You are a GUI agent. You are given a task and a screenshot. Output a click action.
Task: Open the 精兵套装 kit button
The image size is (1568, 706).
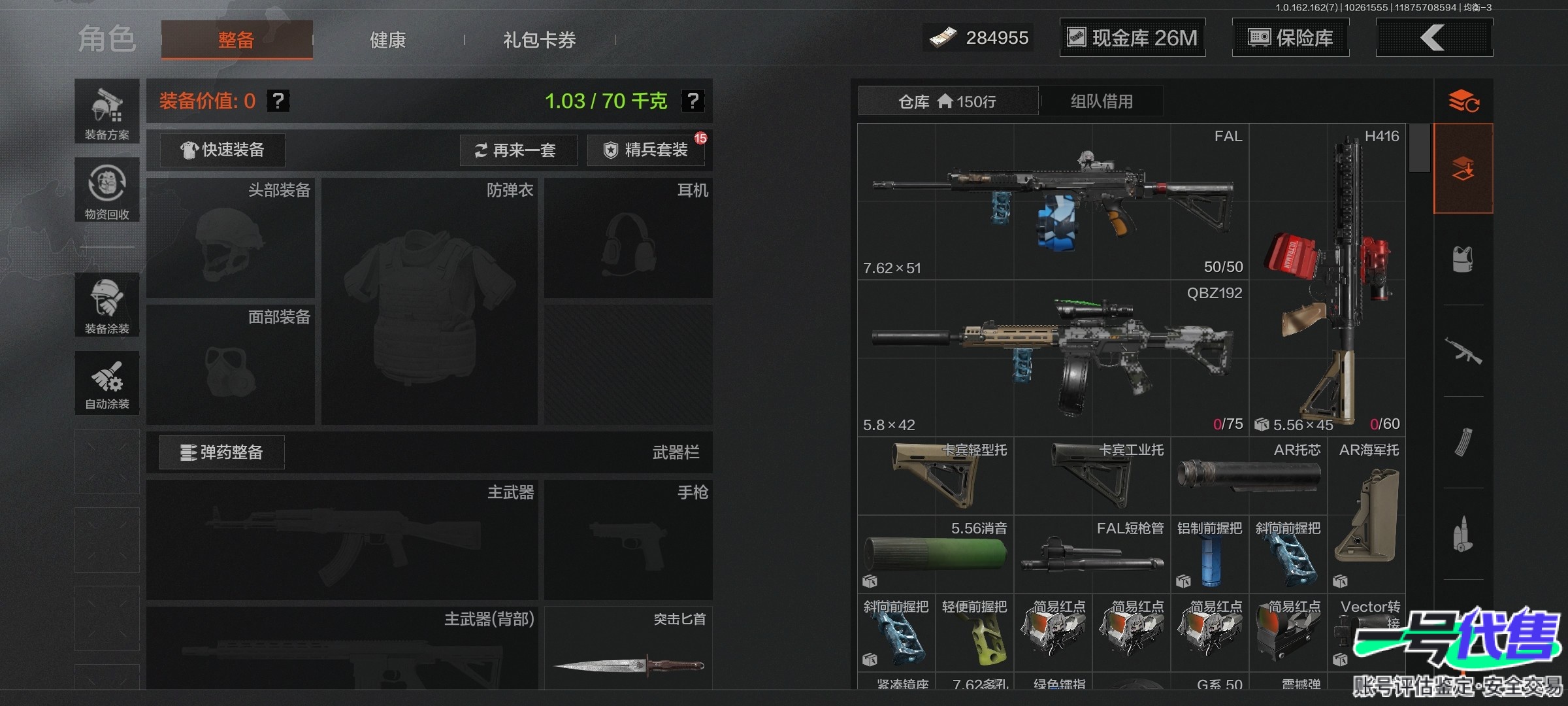(645, 150)
